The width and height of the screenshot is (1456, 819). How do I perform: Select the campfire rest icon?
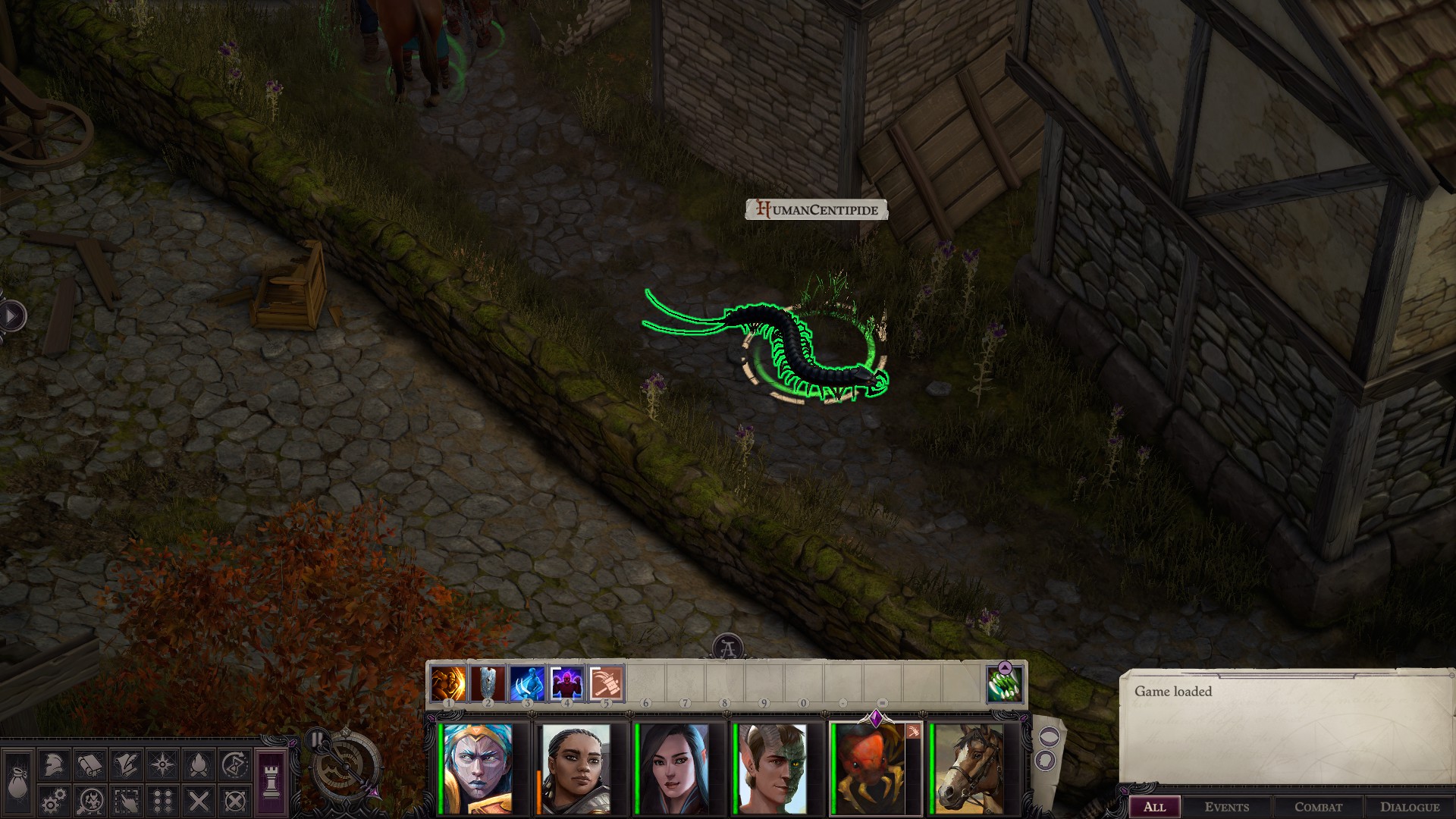point(198,765)
